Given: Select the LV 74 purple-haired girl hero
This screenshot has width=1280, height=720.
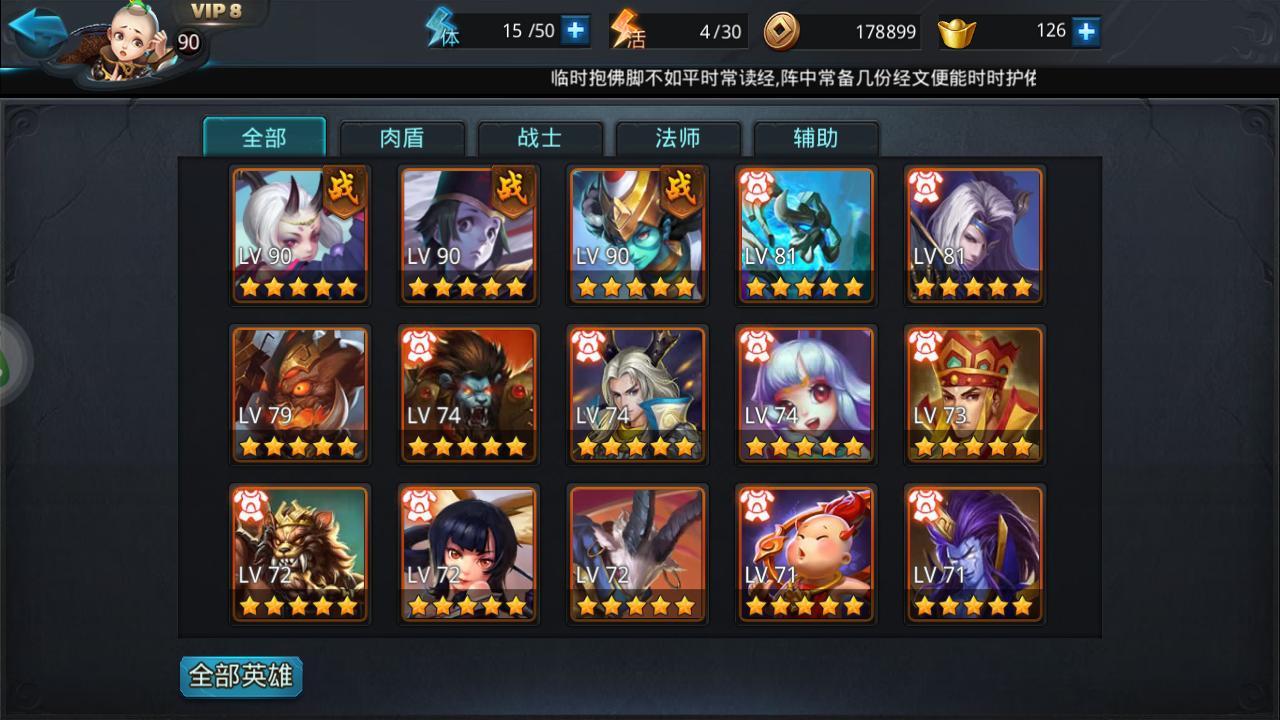Looking at the screenshot, I should [x=806, y=395].
